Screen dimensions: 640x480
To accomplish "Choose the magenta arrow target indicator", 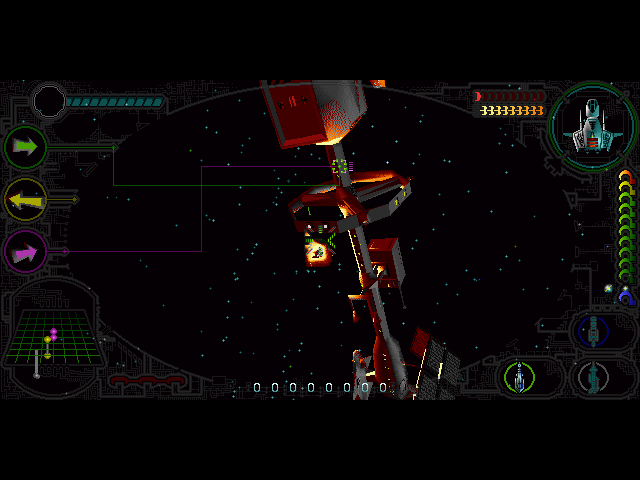I will (25, 250).
